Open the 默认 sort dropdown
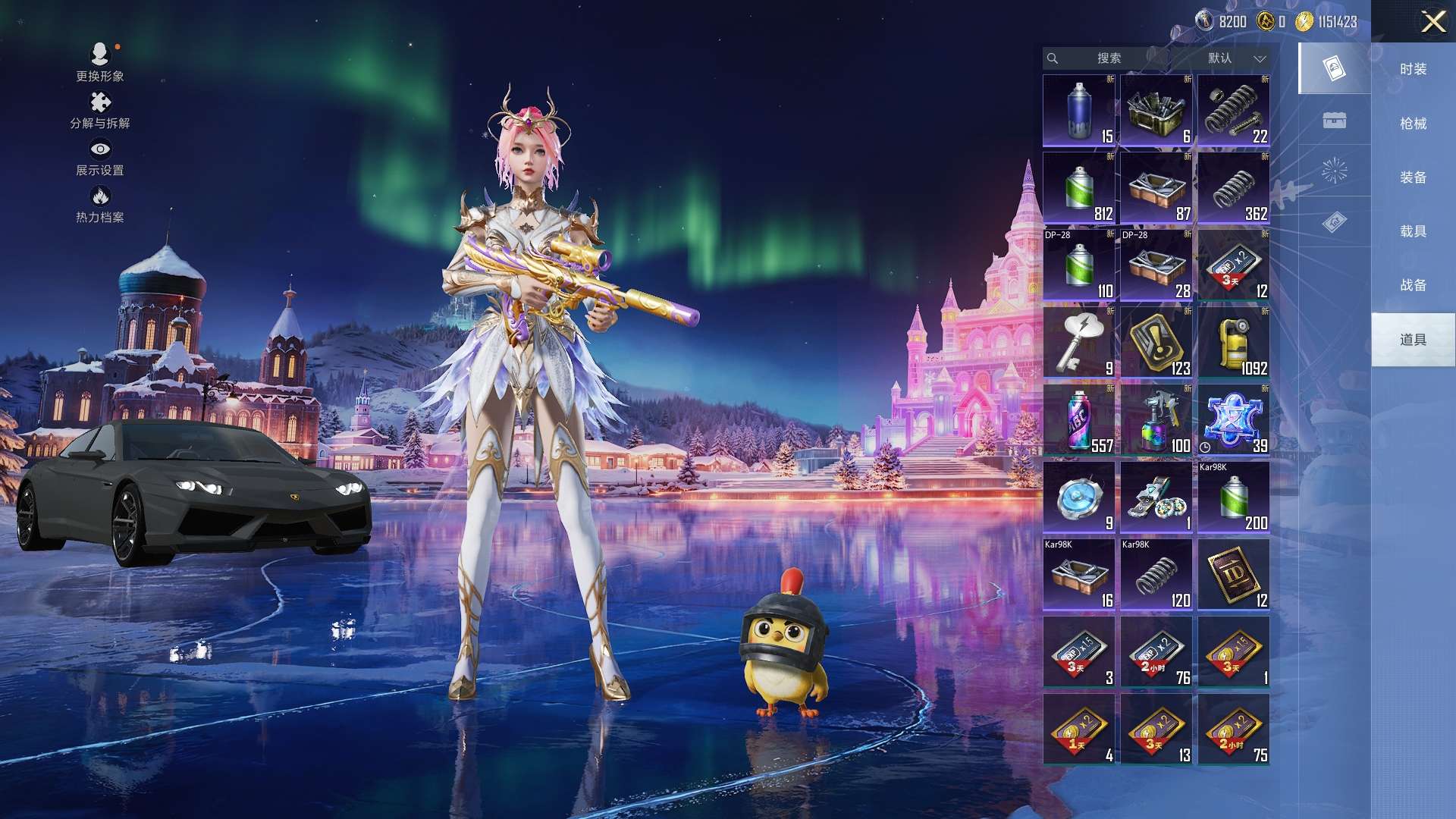 click(x=1236, y=58)
